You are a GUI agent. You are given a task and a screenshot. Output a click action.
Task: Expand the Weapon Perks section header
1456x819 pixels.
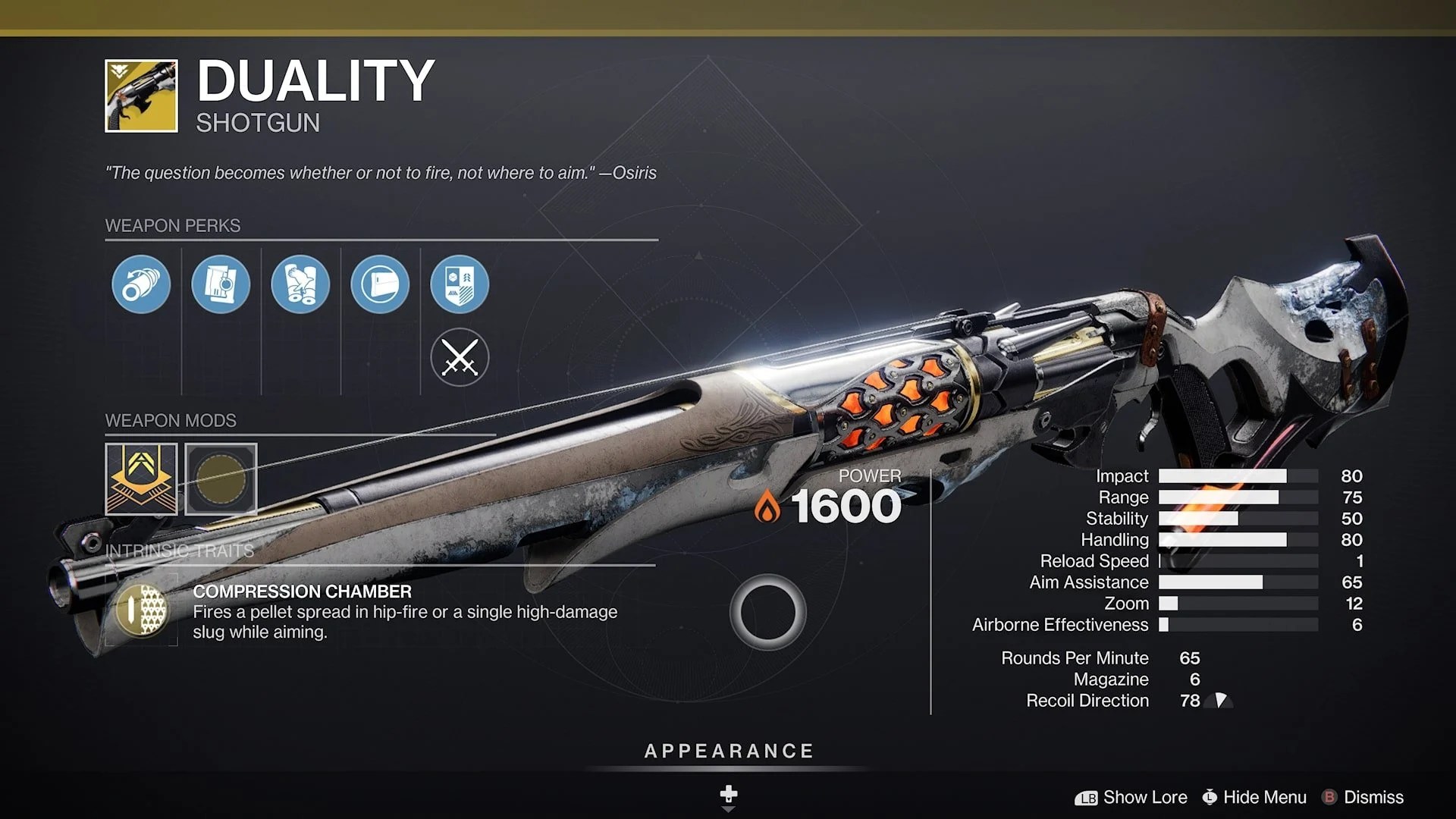point(173,225)
